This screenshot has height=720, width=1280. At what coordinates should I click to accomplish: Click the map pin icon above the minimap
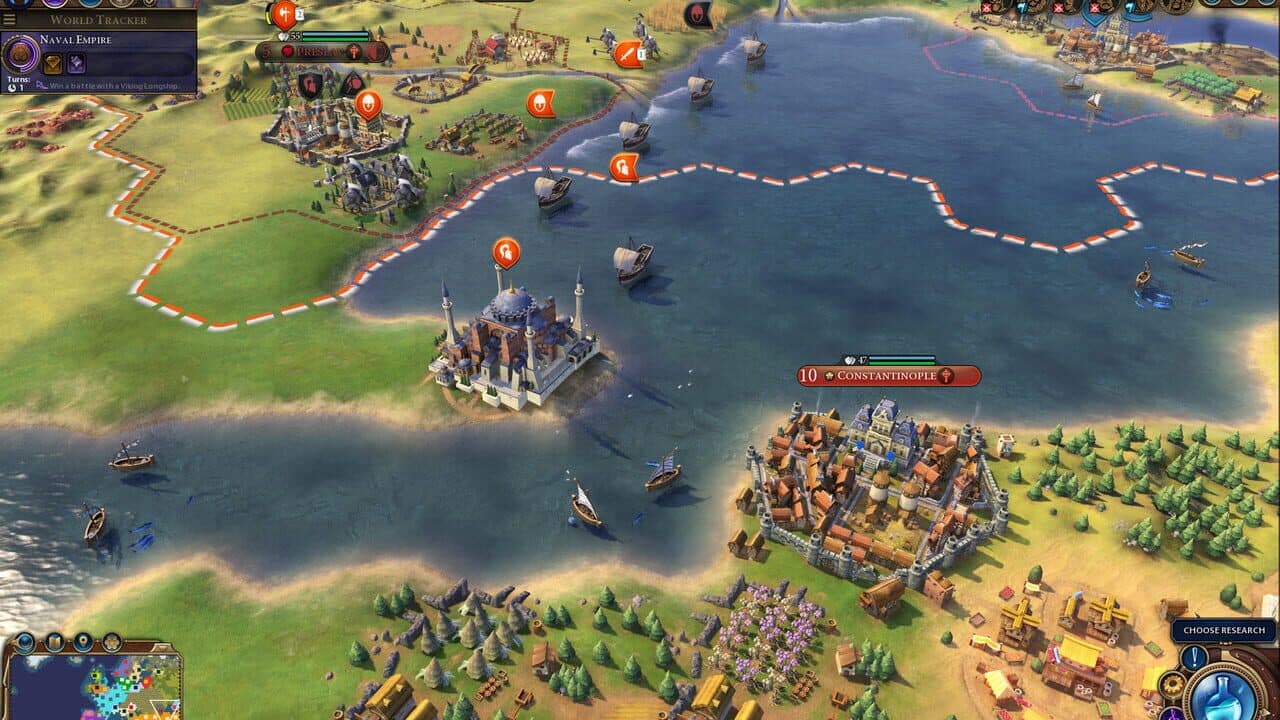pos(83,641)
